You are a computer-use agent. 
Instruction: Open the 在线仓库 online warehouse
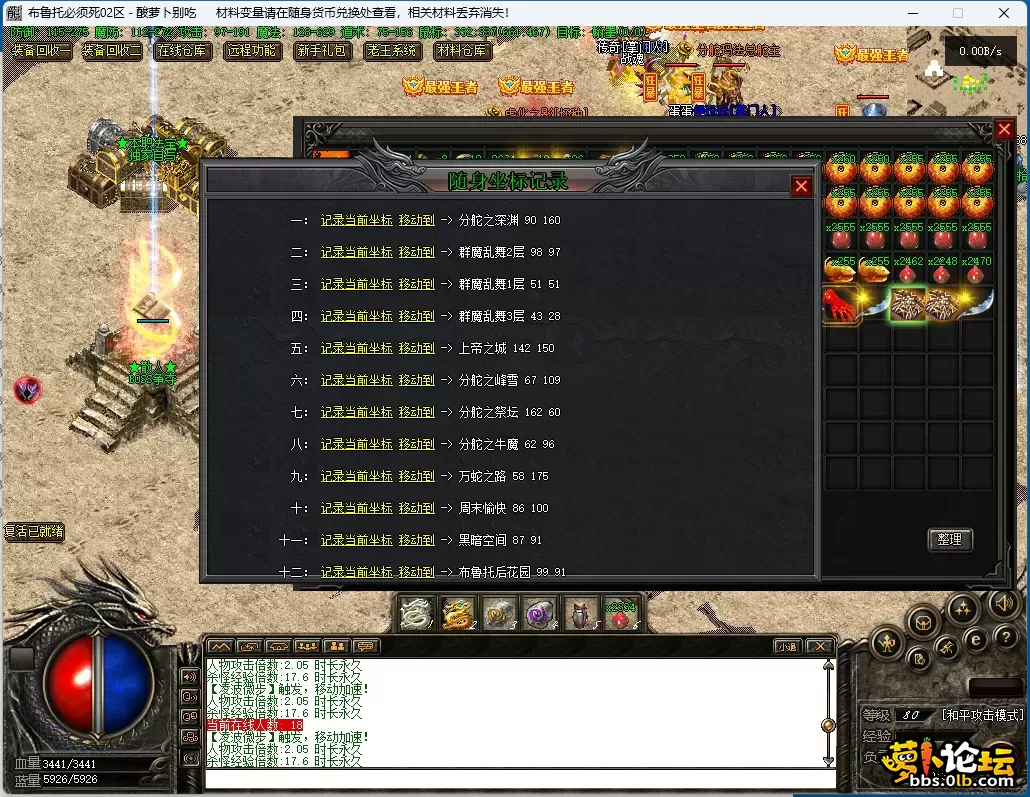(x=183, y=50)
